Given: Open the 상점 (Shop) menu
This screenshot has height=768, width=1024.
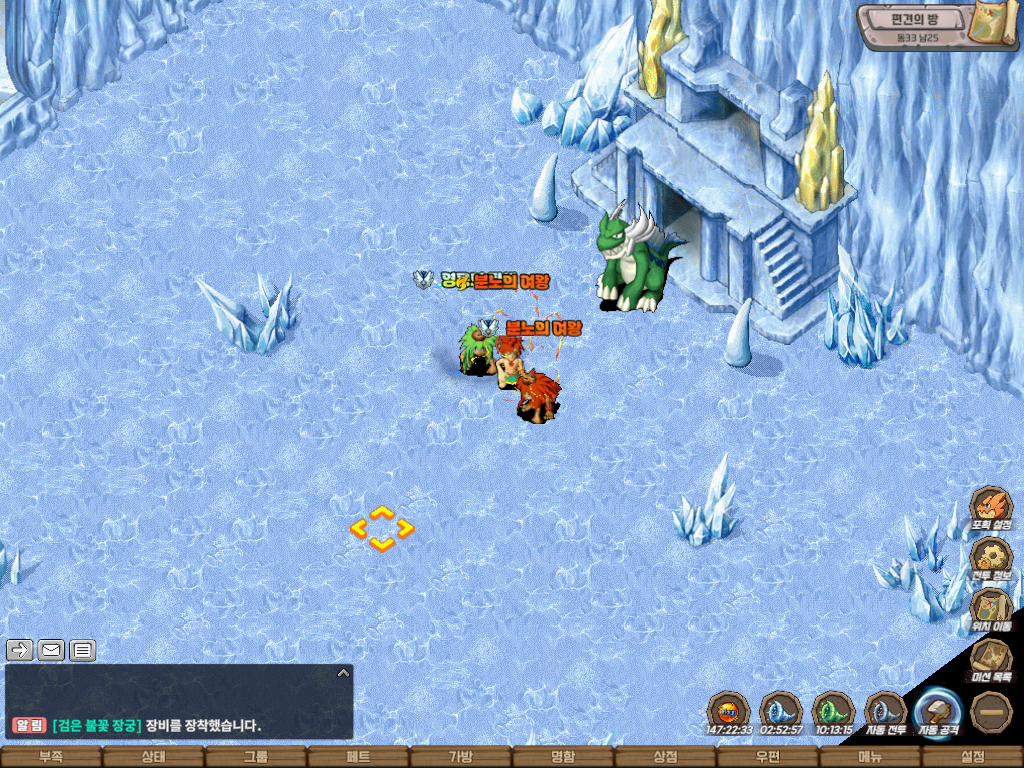Looking at the screenshot, I should click(665, 757).
